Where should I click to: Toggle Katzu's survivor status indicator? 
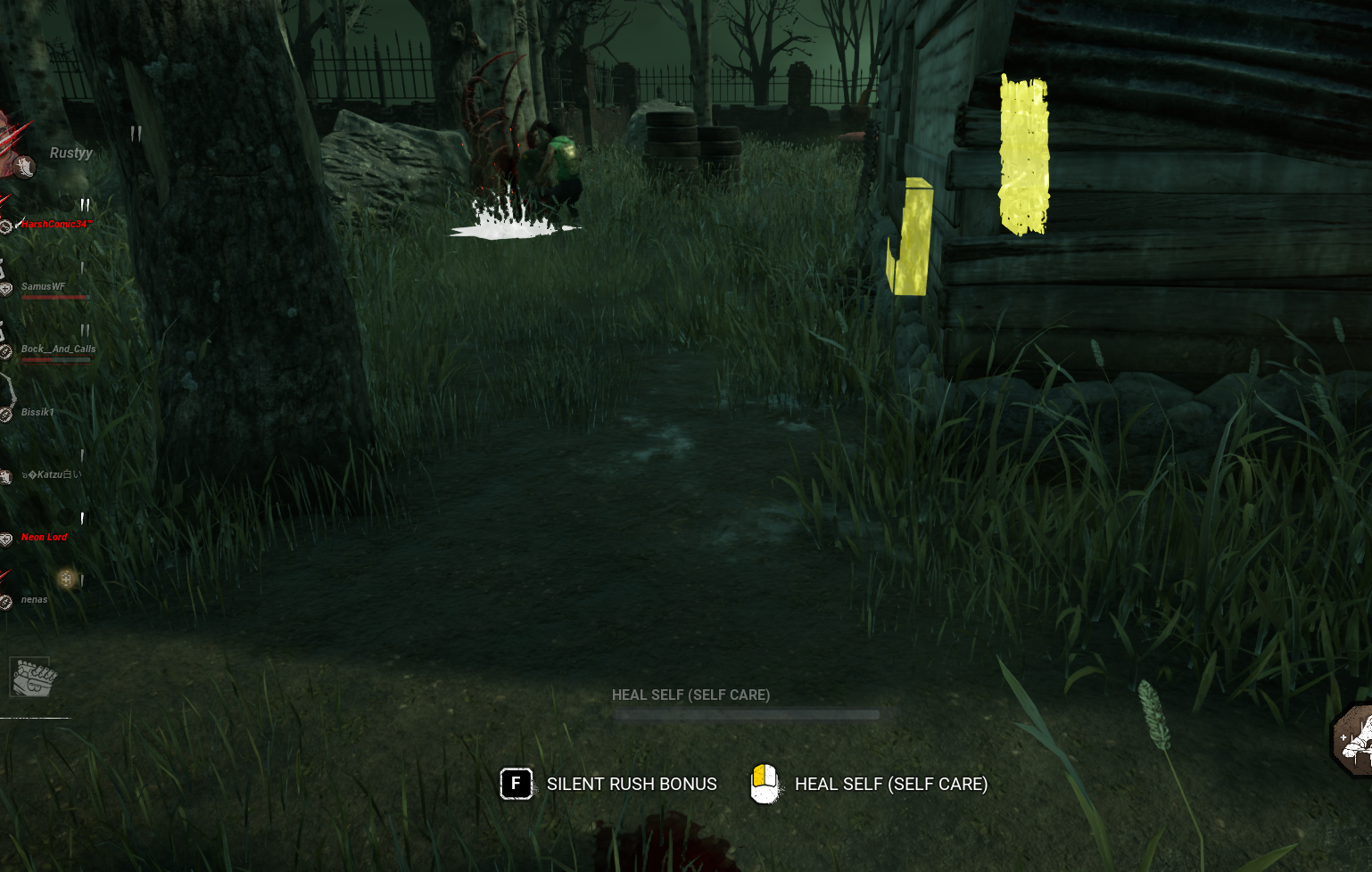pyautogui.click(x=7, y=474)
